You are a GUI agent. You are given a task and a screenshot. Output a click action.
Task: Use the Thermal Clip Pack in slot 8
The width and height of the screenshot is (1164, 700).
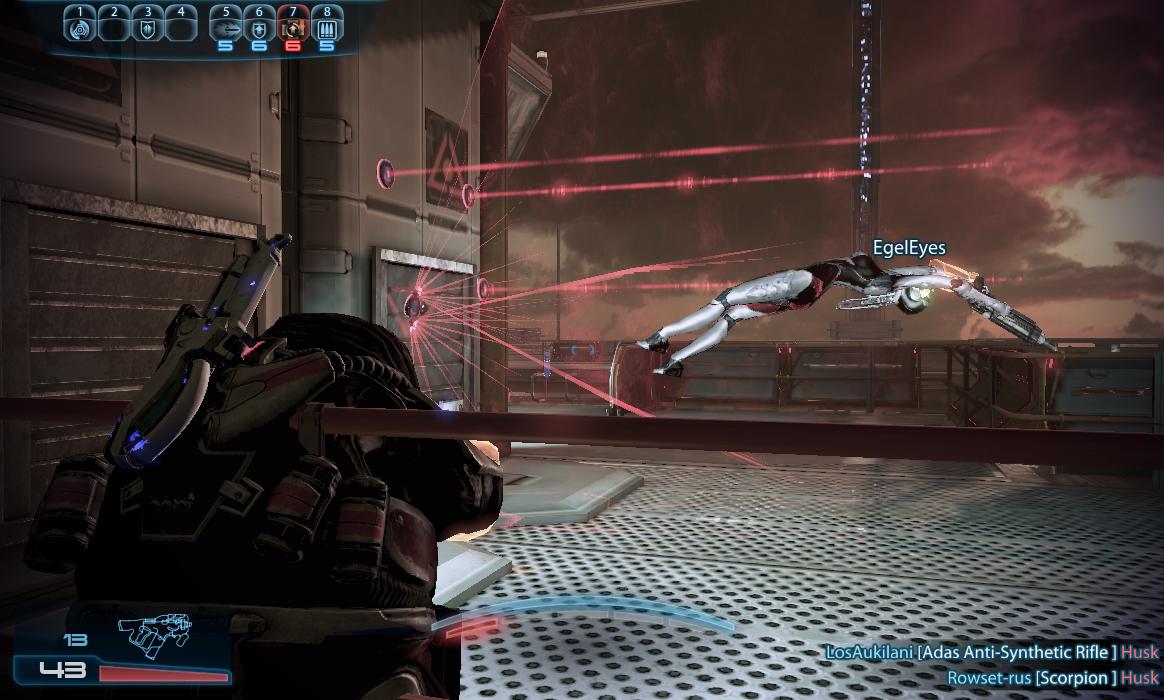tap(327, 29)
